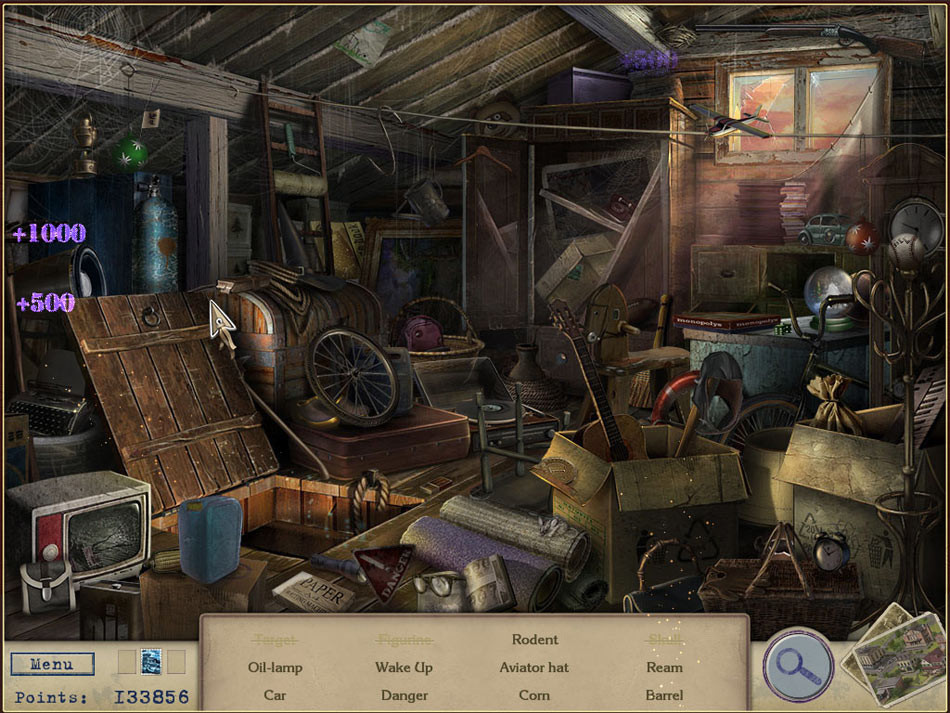The image size is (950, 713).
Task: Choose 'Oil-lamp' from the object list
Action: click(x=275, y=667)
